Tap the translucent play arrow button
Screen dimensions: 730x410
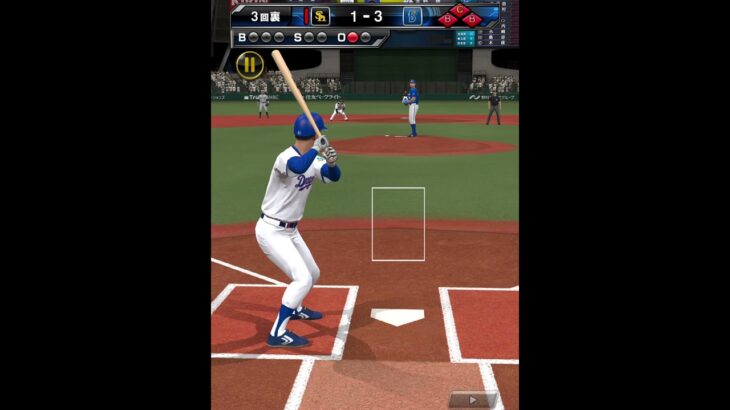coord(471,399)
